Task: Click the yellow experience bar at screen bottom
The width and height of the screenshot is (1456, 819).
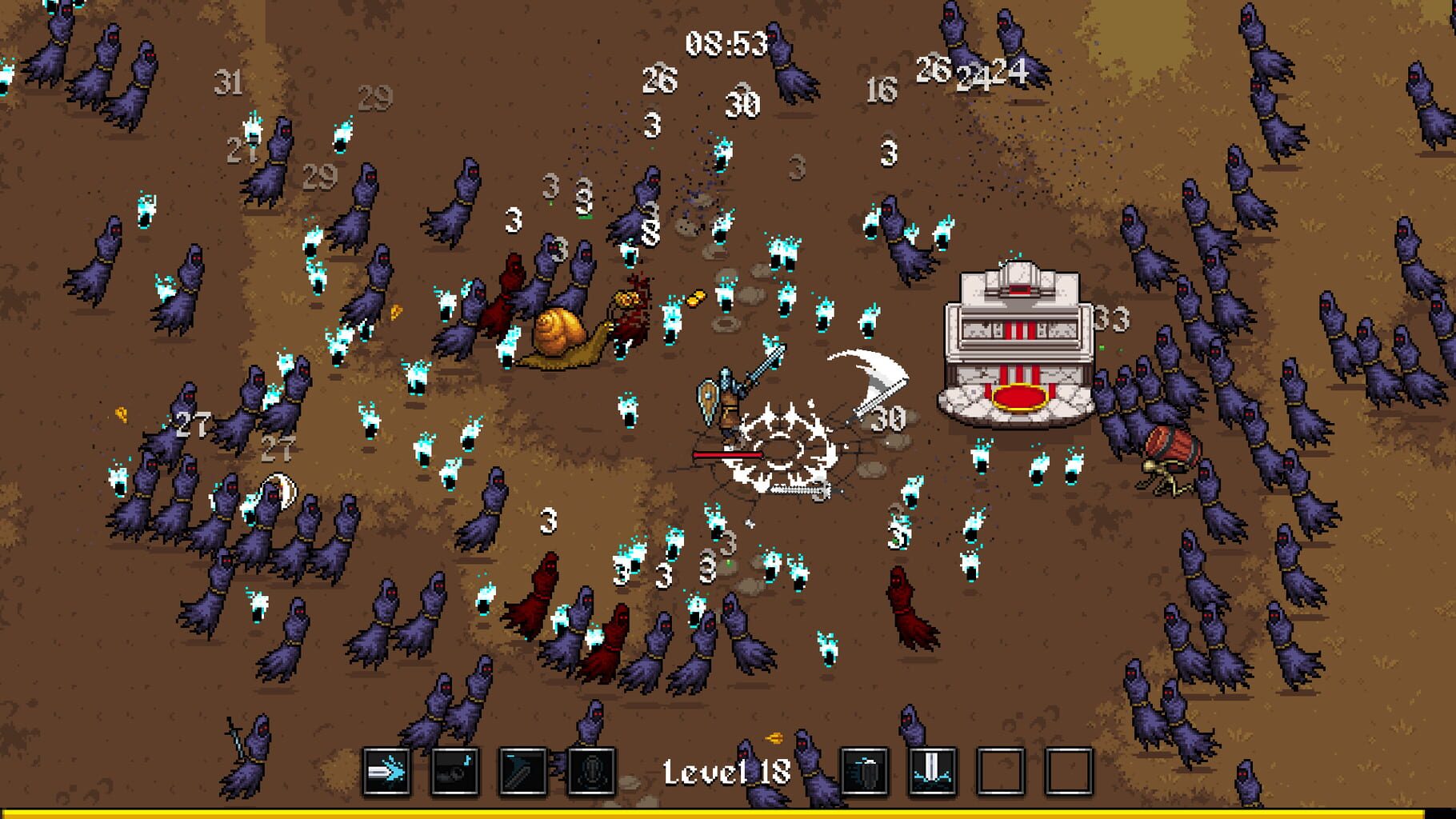Action: 728,814
